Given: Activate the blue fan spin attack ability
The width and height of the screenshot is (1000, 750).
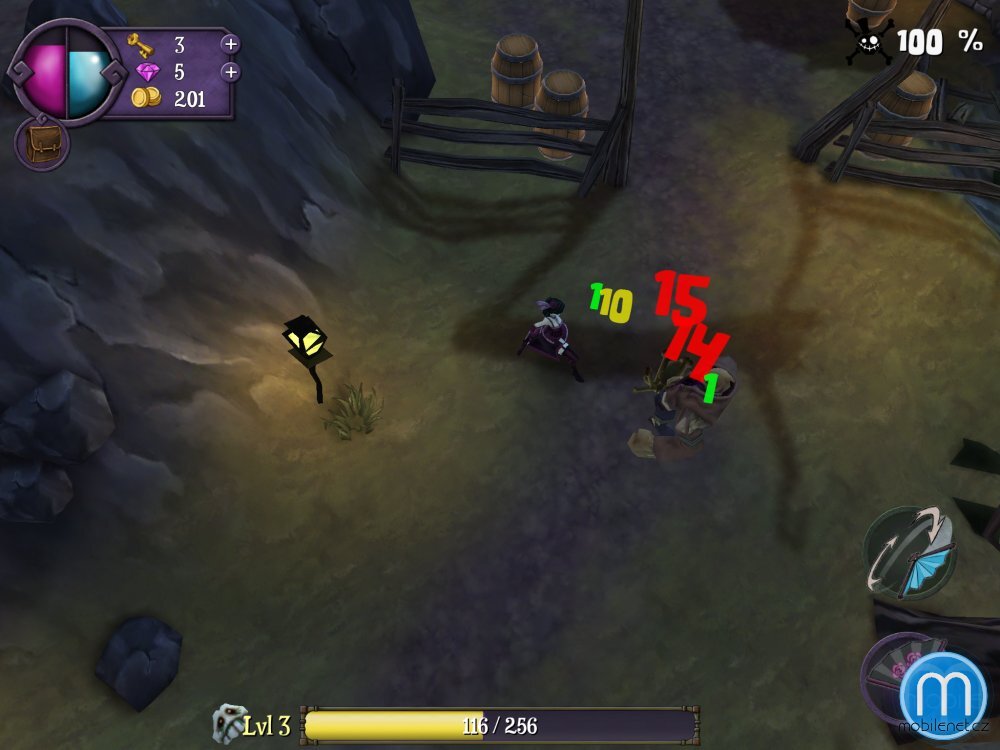Looking at the screenshot, I should tap(910, 553).
